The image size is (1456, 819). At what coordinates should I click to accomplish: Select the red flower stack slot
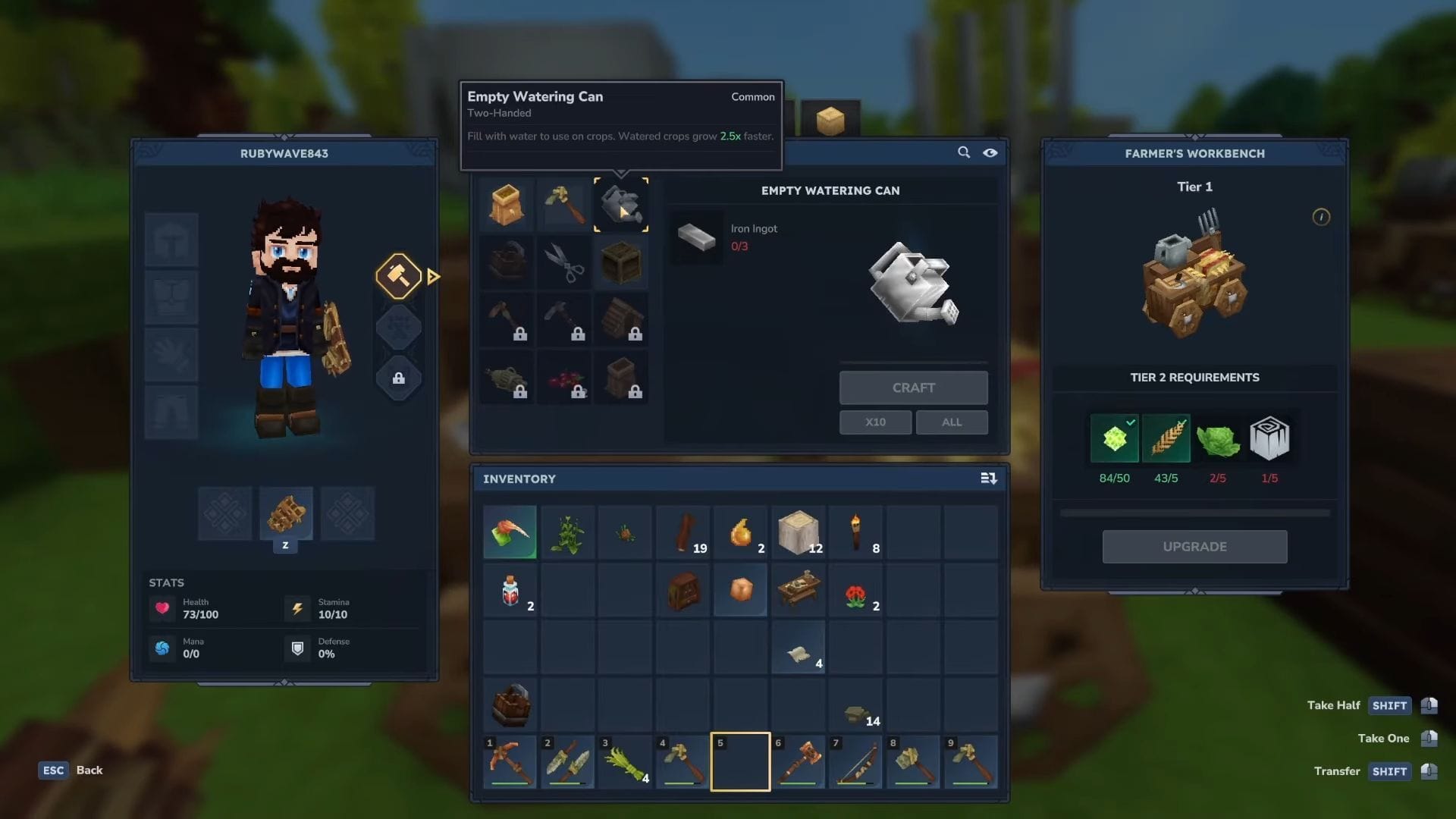[856, 591]
